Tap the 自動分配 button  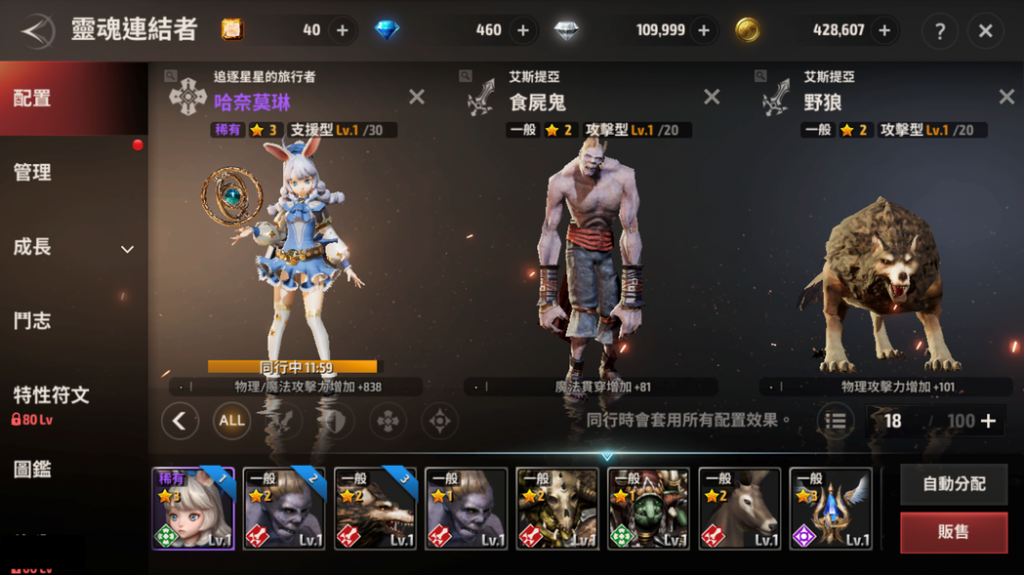point(953,484)
